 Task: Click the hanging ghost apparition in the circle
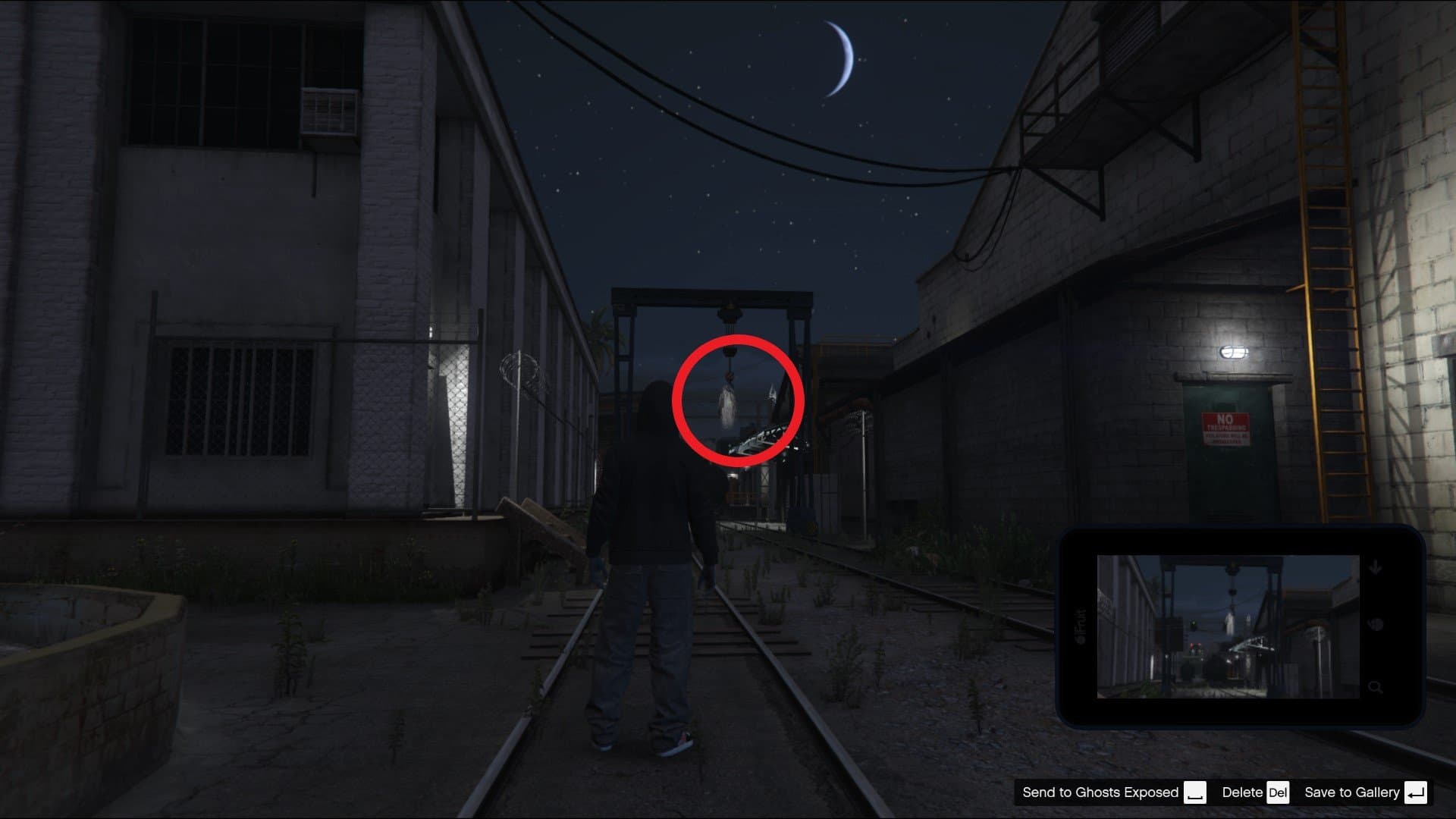coord(726,406)
